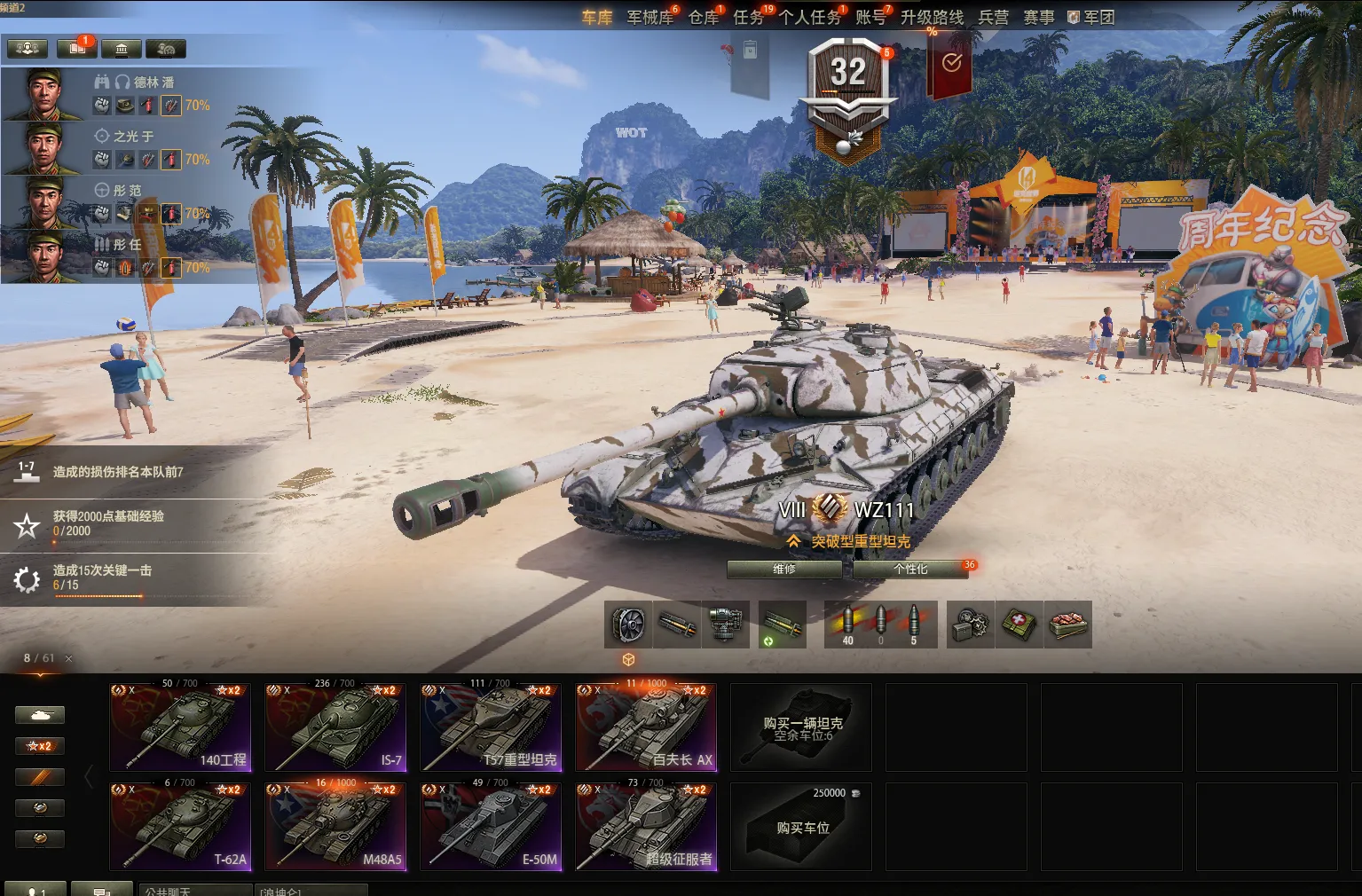Open the 兵营 barracks tab

[993, 17]
